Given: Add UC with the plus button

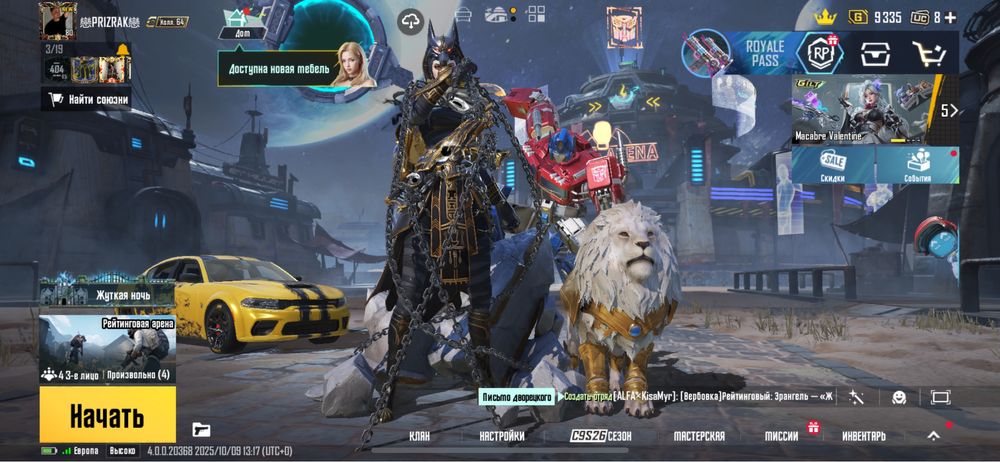Looking at the screenshot, I should (950, 17).
